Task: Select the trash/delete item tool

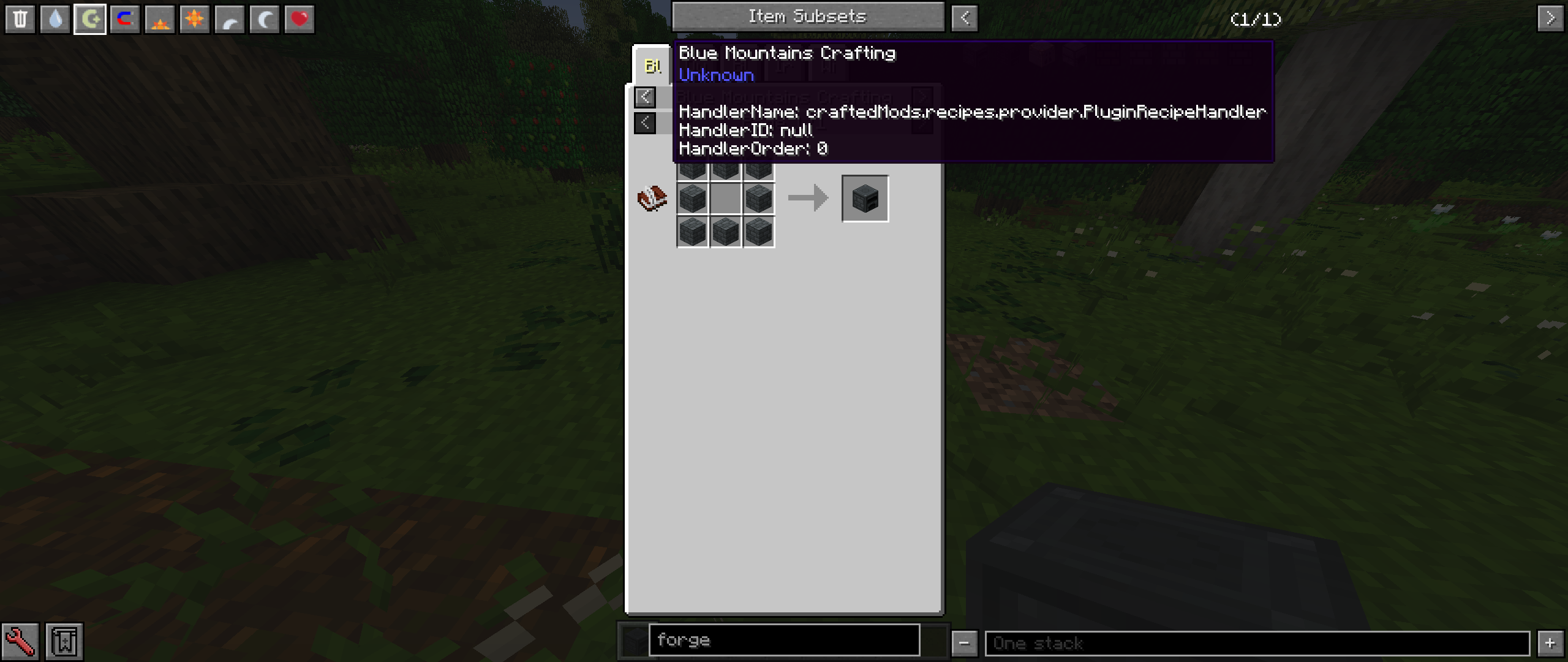Action: (21, 18)
